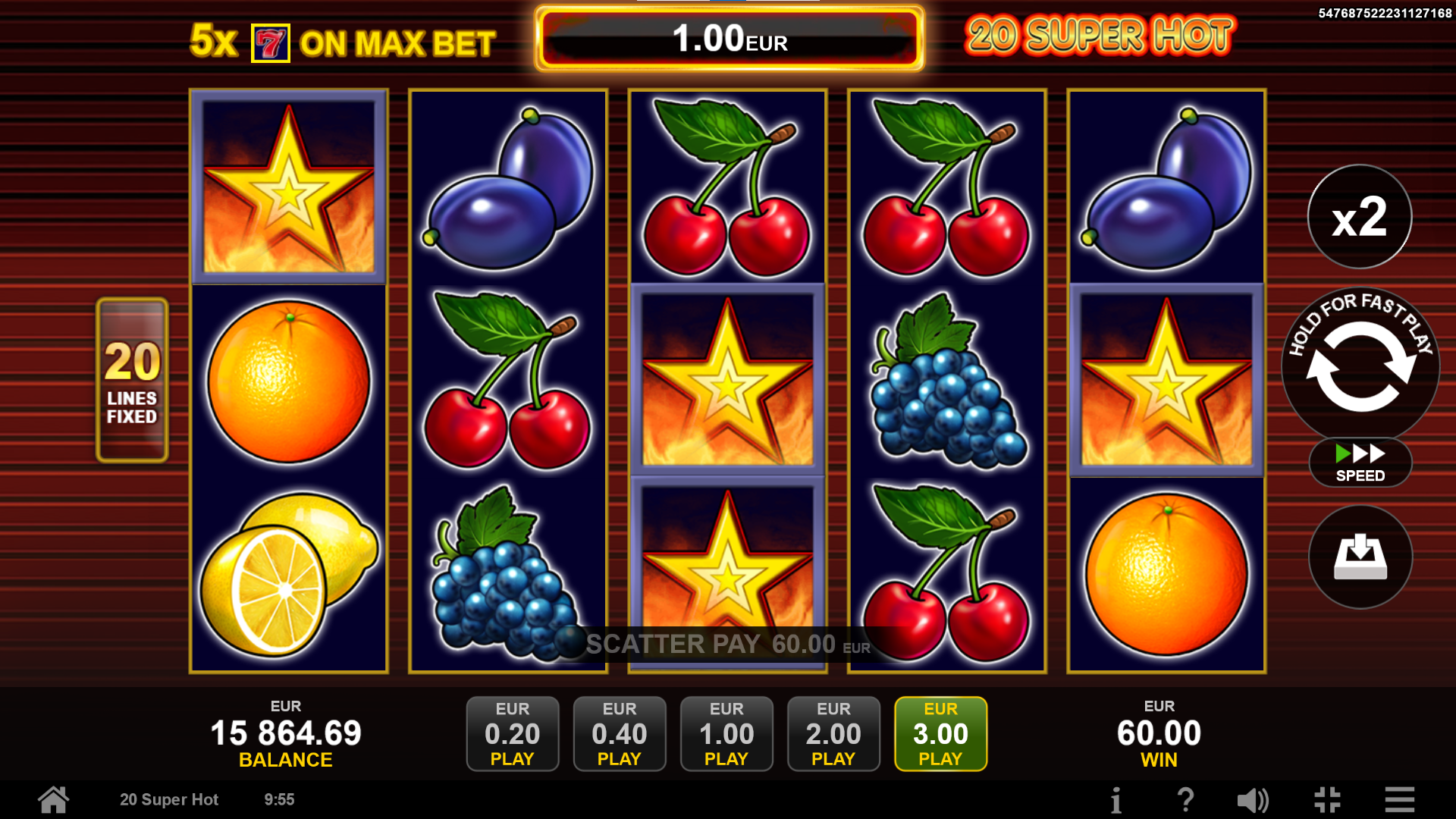Select the x2 multiplier icon
The width and height of the screenshot is (1456, 819).
click(x=1360, y=218)
